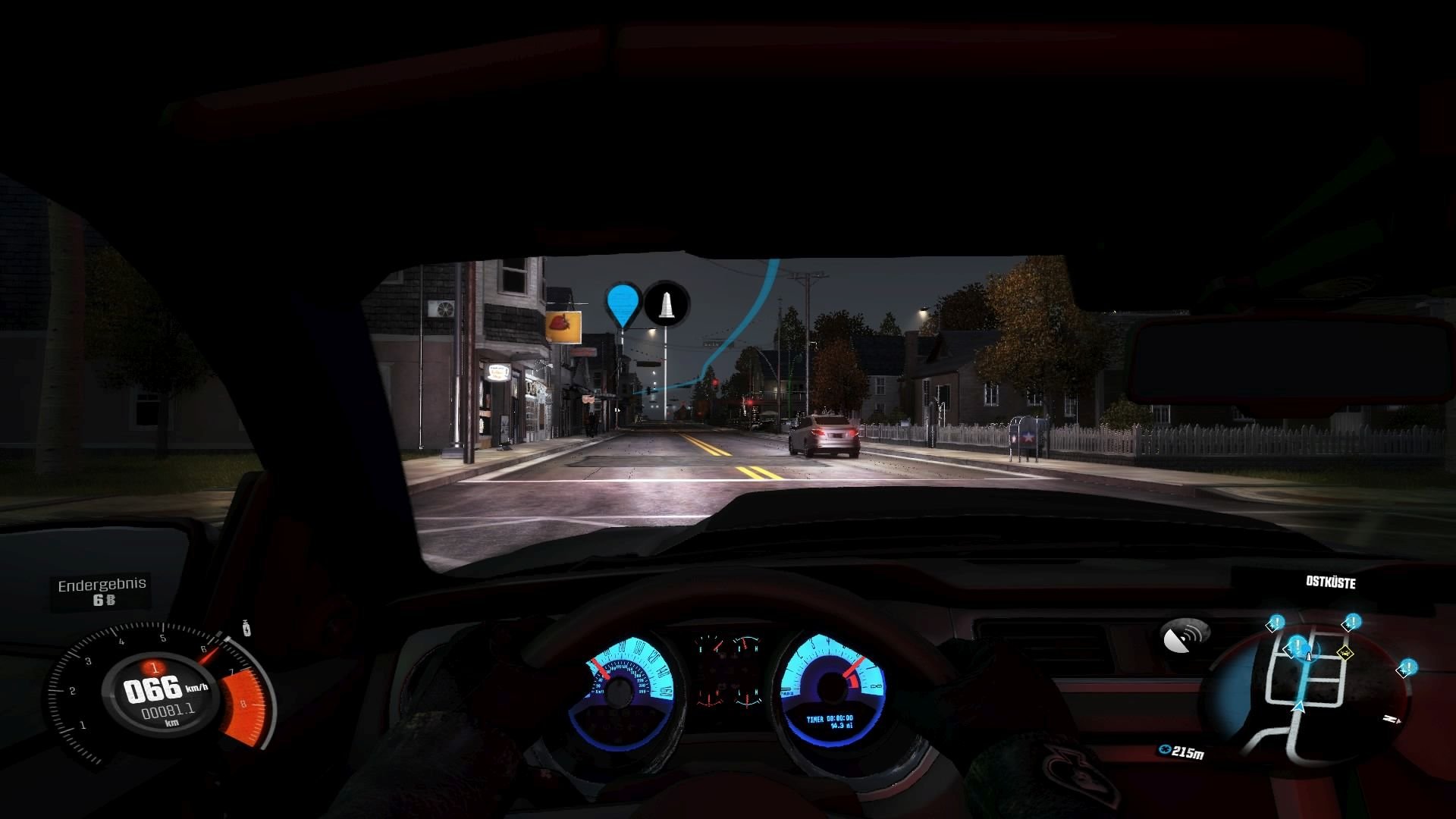The width and height of the screenshot is (1456, 819).
Task: Select the player arrow on the minimap
Action: (x=1298, y=707)
